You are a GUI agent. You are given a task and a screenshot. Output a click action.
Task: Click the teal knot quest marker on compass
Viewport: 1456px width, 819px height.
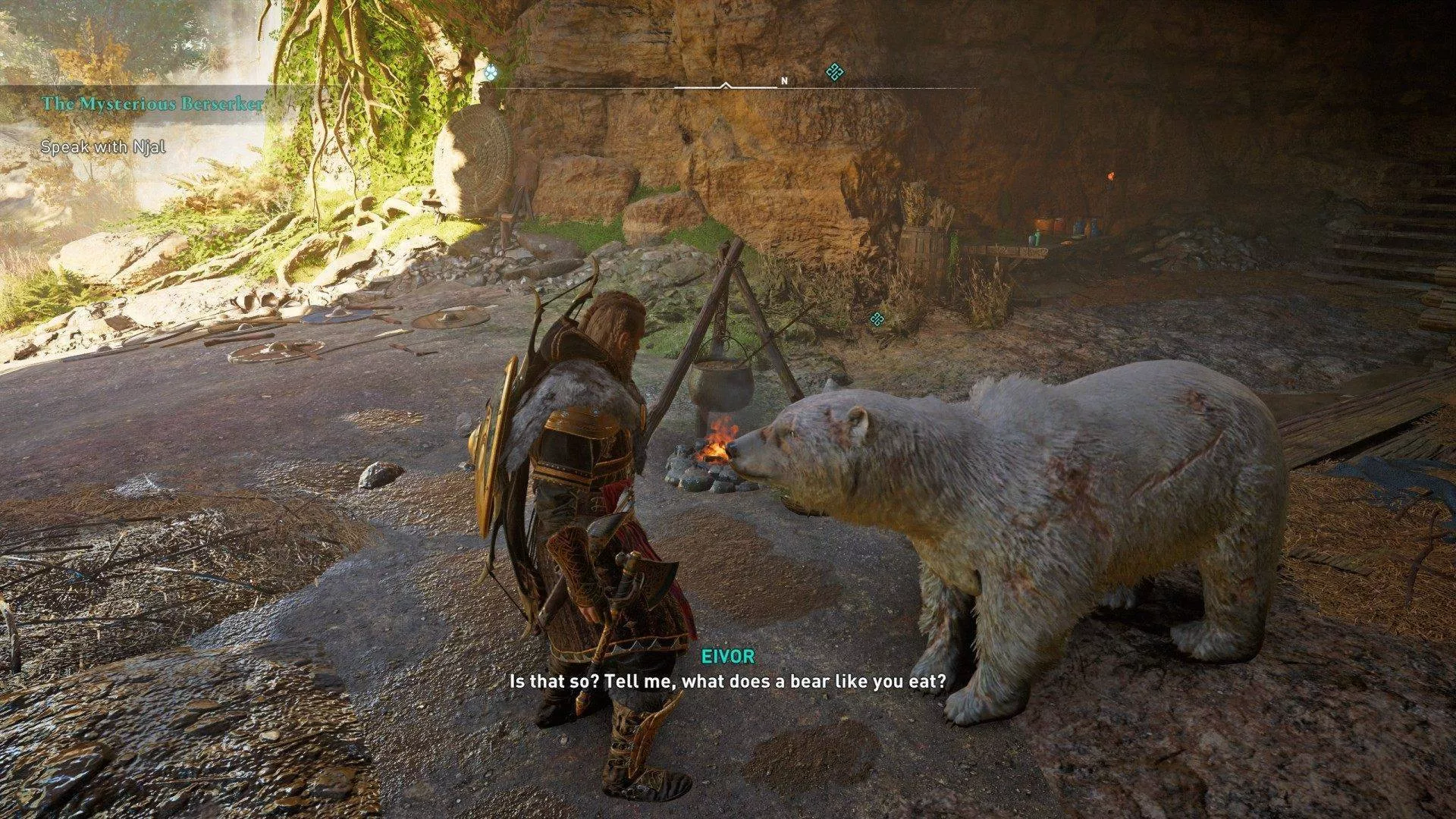click(x=835, y=72)
